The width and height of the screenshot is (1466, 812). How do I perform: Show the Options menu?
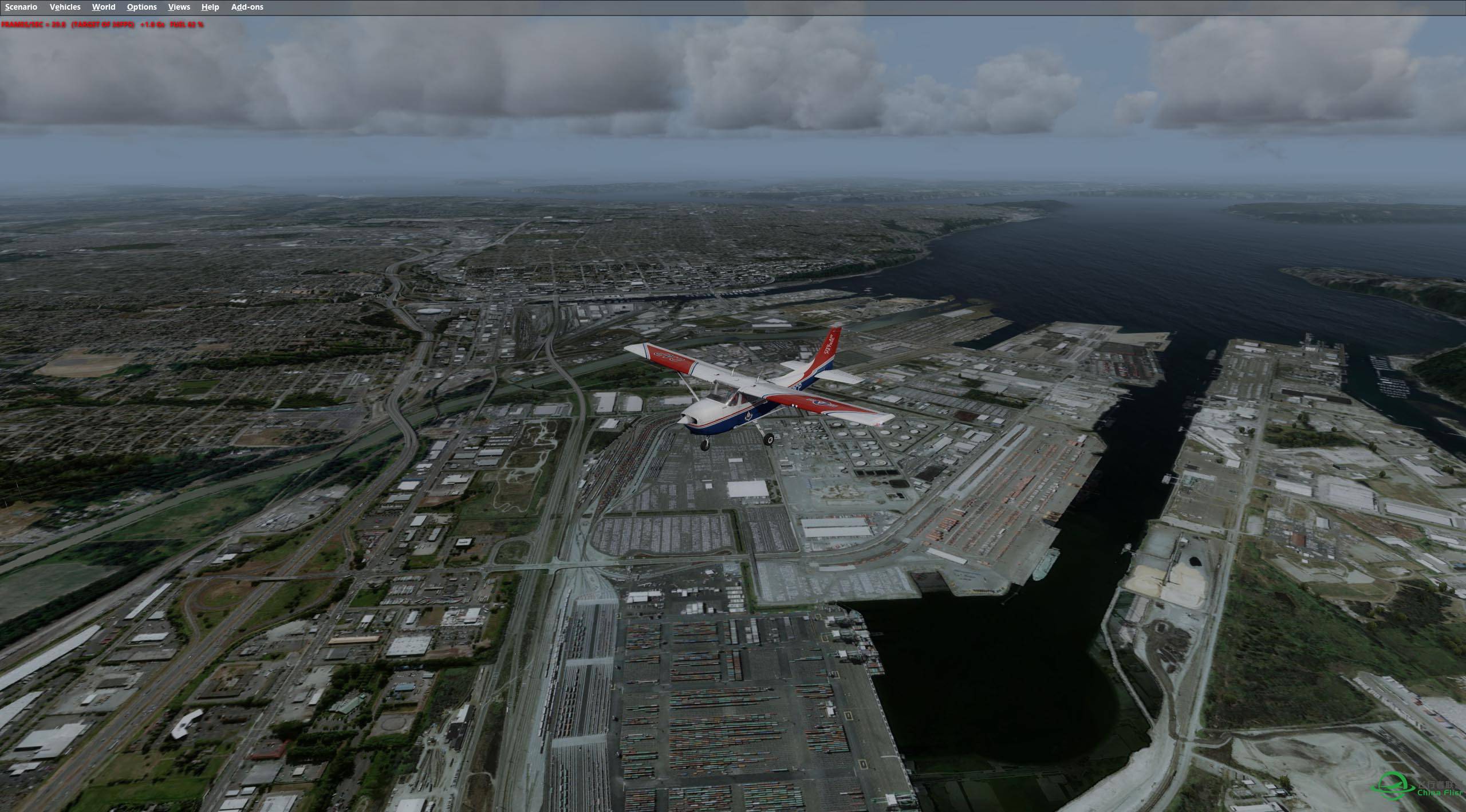pyautogui.click(x=141, y=7)
